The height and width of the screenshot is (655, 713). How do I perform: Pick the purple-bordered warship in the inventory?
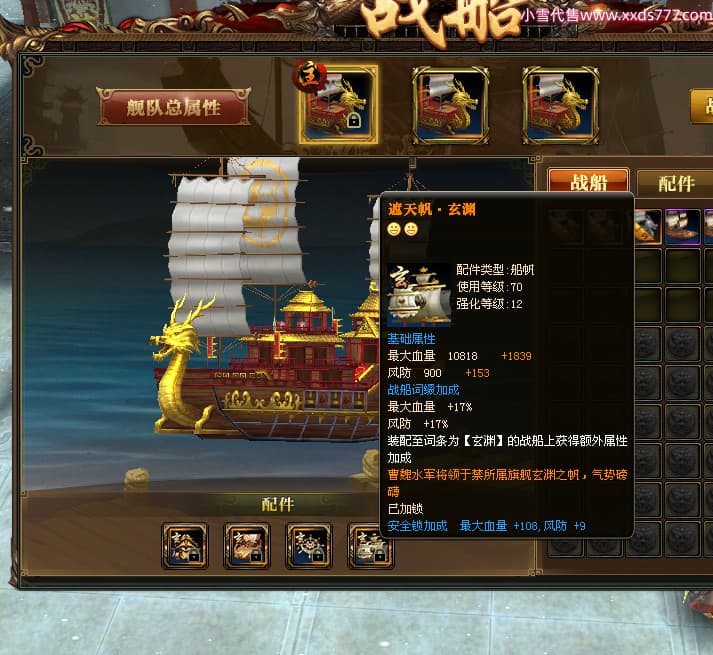(683, 226)
